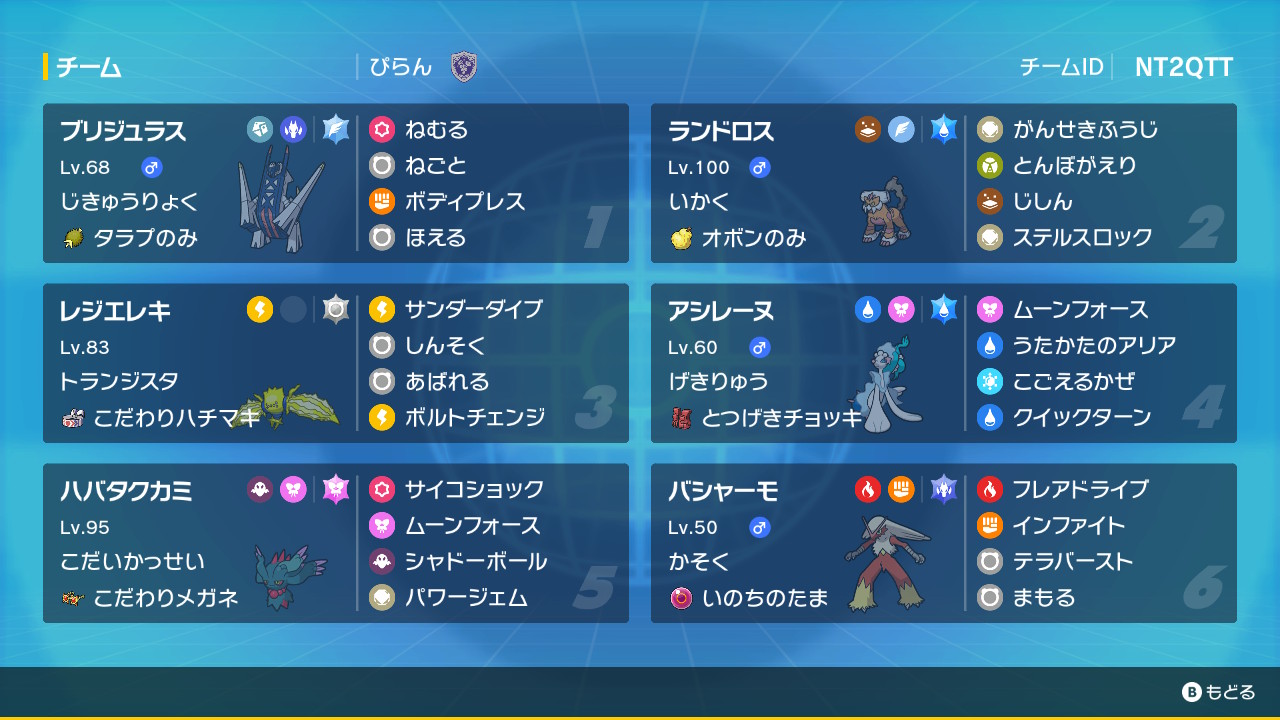The width and height of the screenshot is (1280, 720).
Task: Choose the とんぼがえり move
Action: [1074, 165]
